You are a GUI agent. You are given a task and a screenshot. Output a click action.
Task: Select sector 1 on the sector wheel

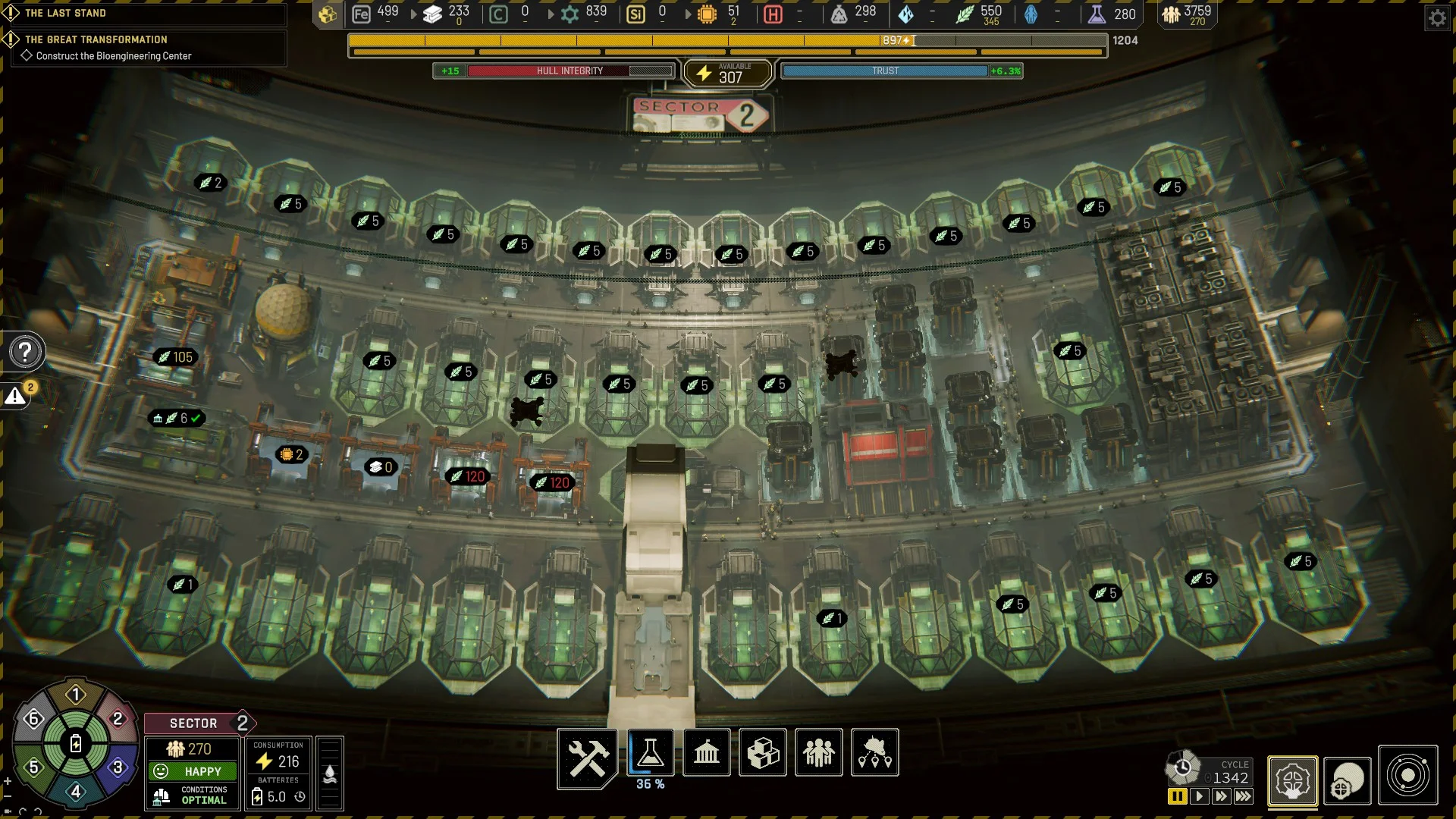[x=76, y=695]
